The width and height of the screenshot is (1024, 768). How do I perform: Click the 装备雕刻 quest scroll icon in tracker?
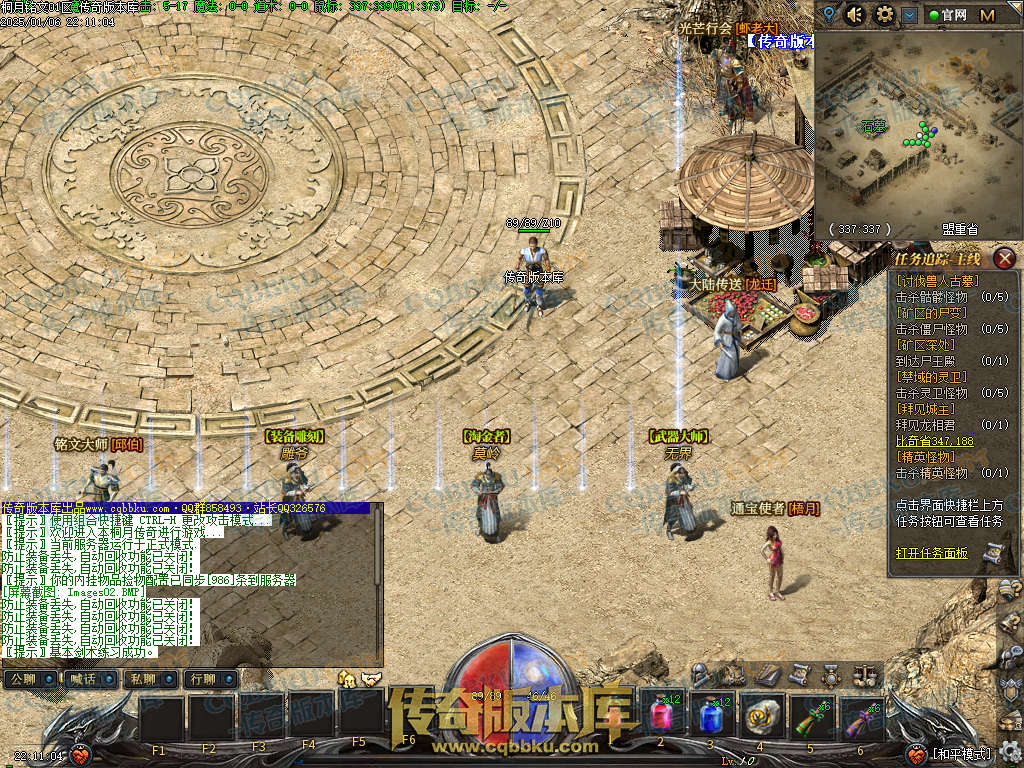(x=993, y=552)
